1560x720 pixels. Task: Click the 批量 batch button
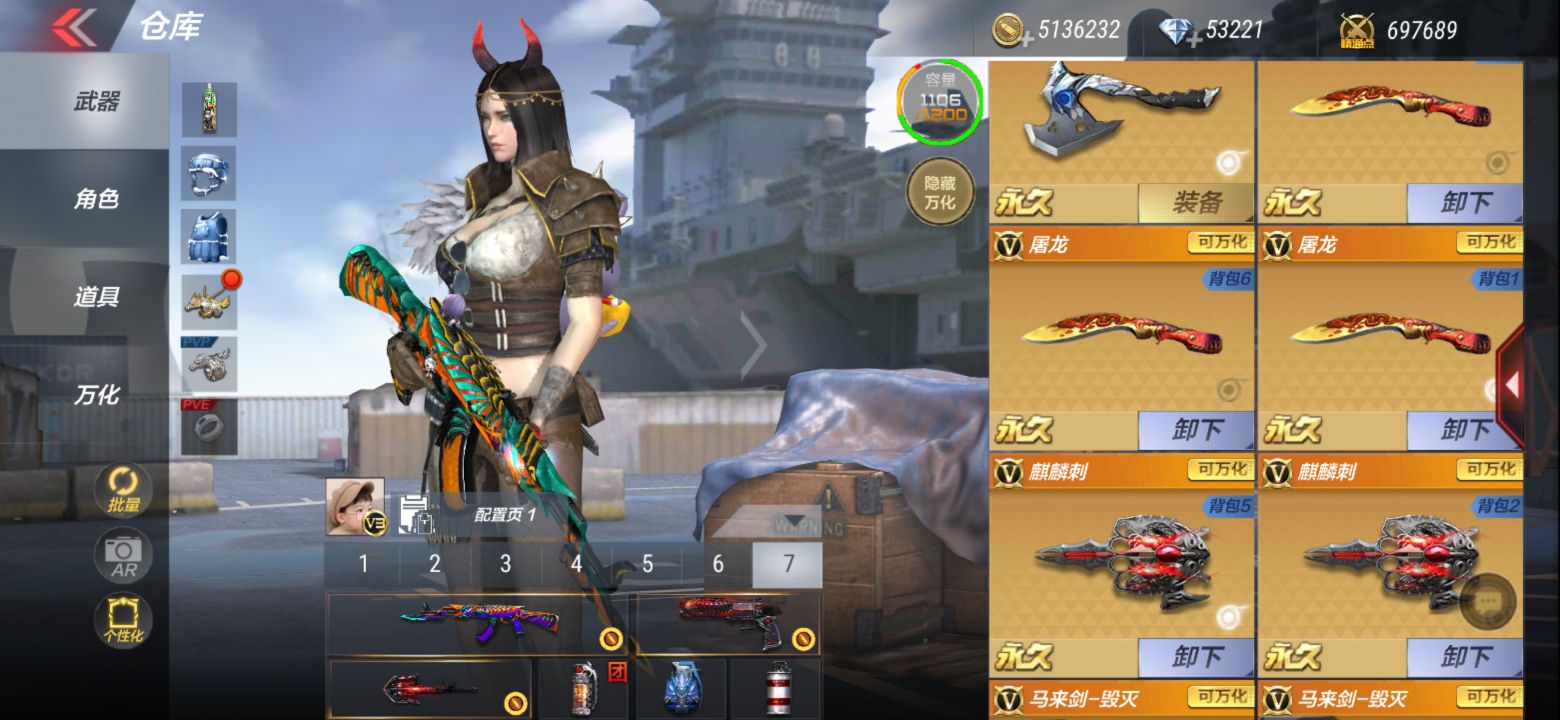point(123,490)
